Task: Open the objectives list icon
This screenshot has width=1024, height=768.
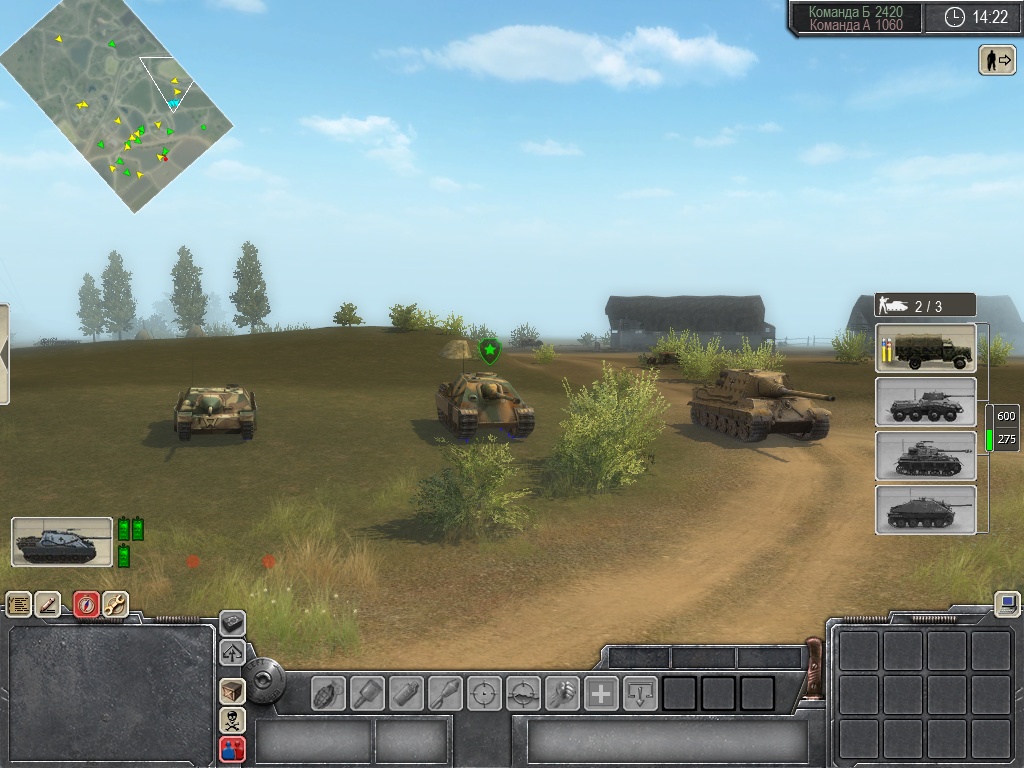Action: click(19, 604)
